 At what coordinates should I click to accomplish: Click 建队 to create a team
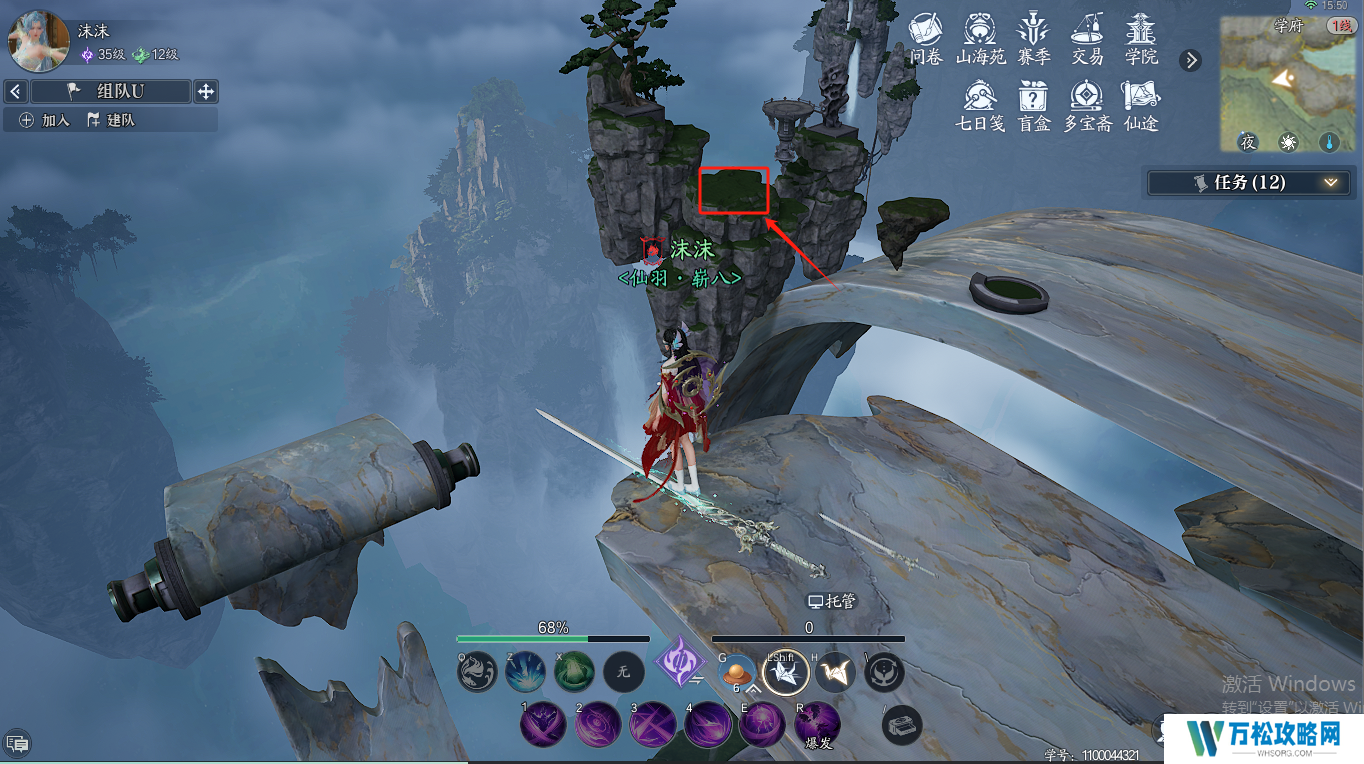click(x=110, y=120)
